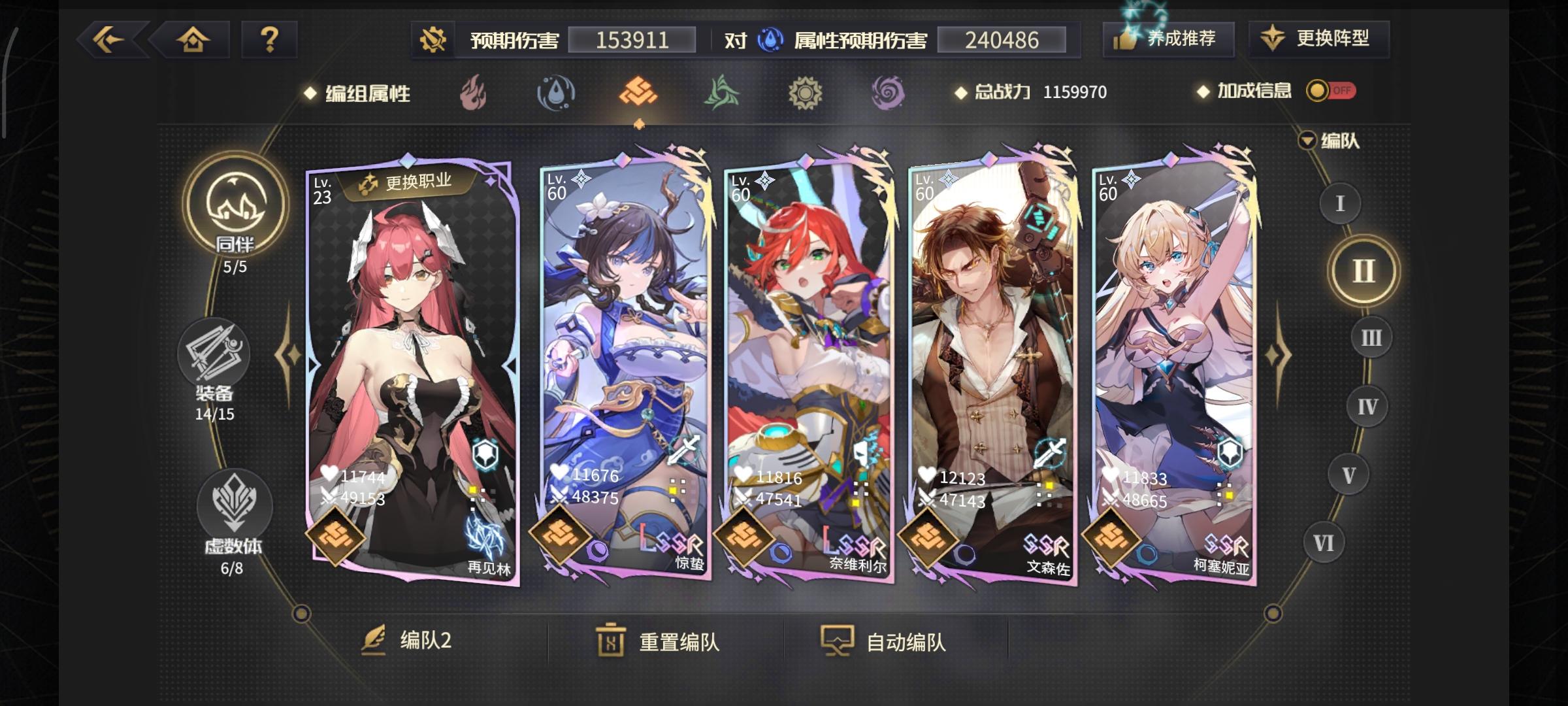Open the help question mark icon
The height and width of the screenshot is (706, 1568).
tap(269, 41)
